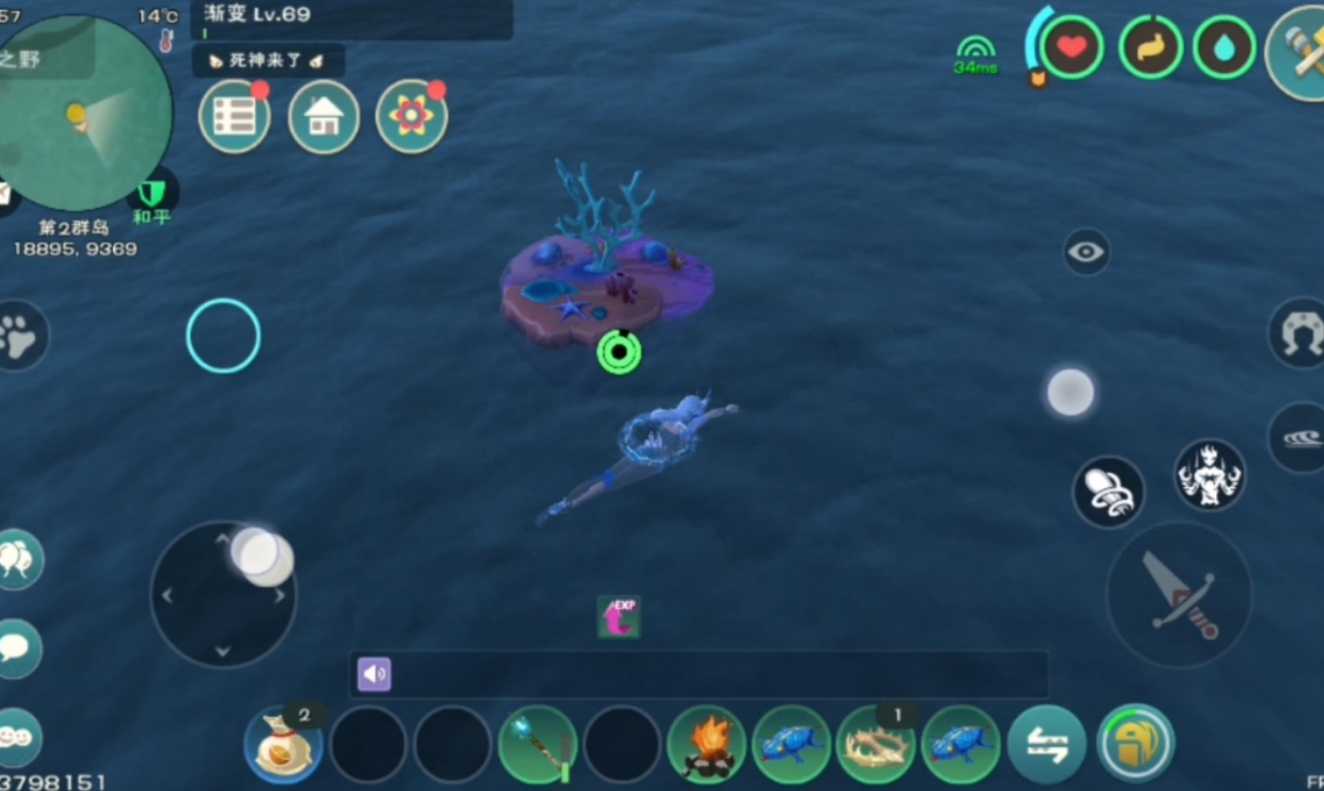Image resolution: width=1324 pixels, height=791 pixels.
Task: Click the purple speaker chat bar icon
Action: tap(374, 675)
